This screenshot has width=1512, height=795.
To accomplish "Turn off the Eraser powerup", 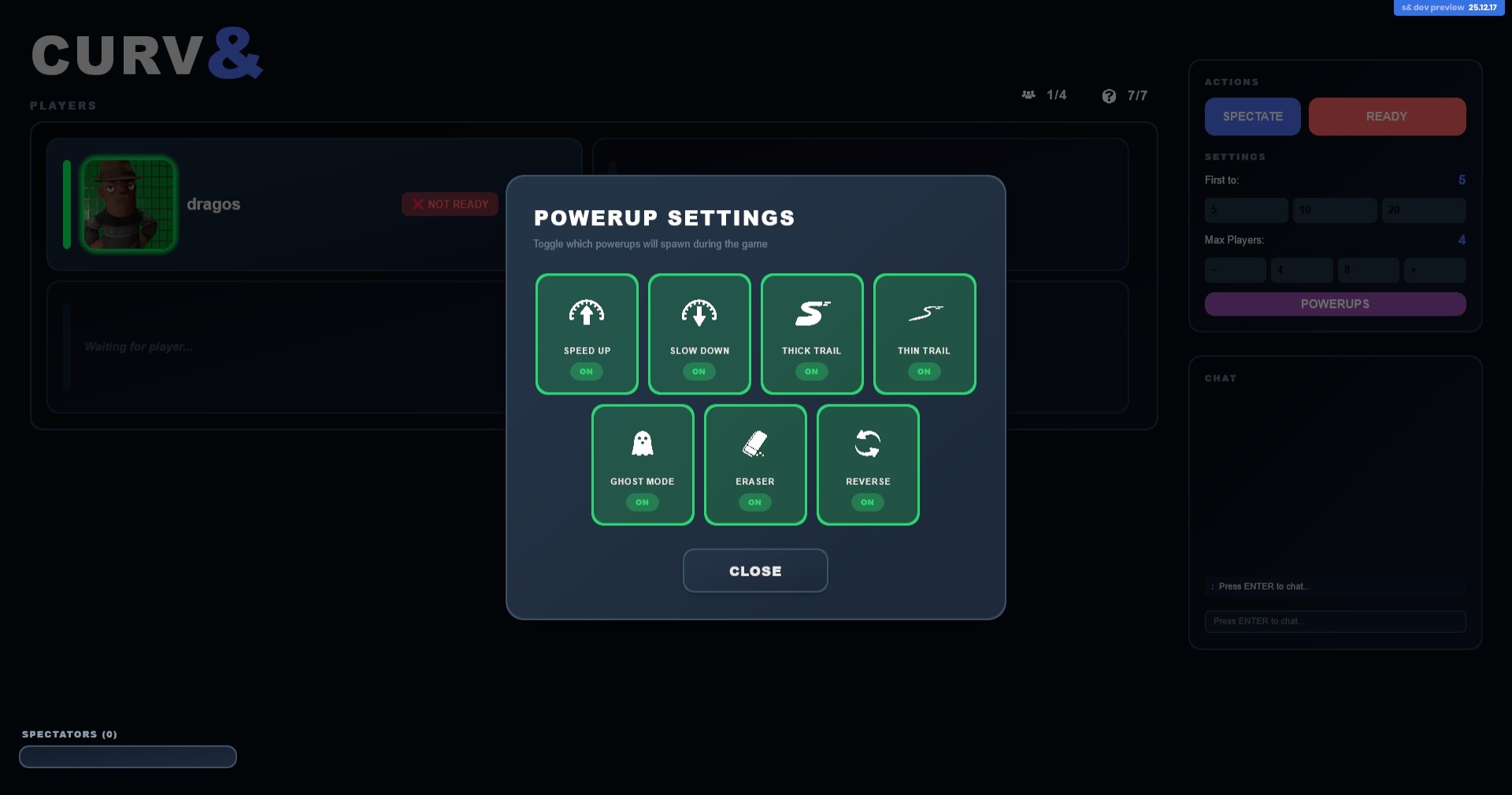I will point(755,464).
